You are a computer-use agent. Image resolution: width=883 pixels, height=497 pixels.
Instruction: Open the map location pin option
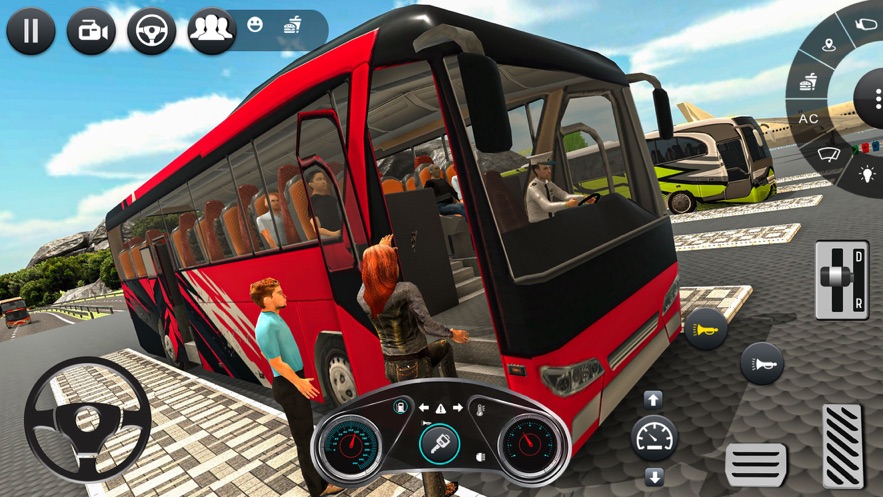pos(829,45)
